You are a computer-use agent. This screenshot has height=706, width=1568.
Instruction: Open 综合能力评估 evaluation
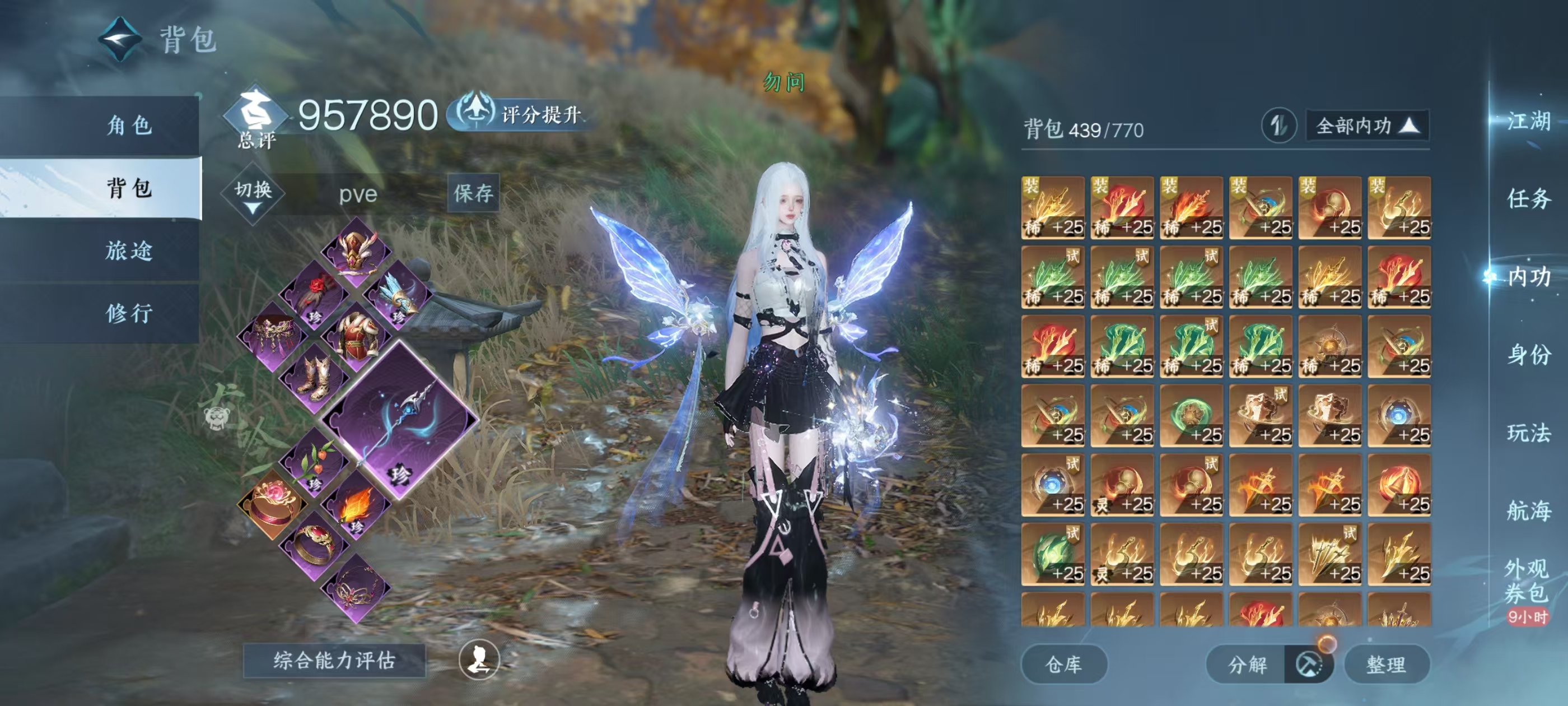click(334, 660)
